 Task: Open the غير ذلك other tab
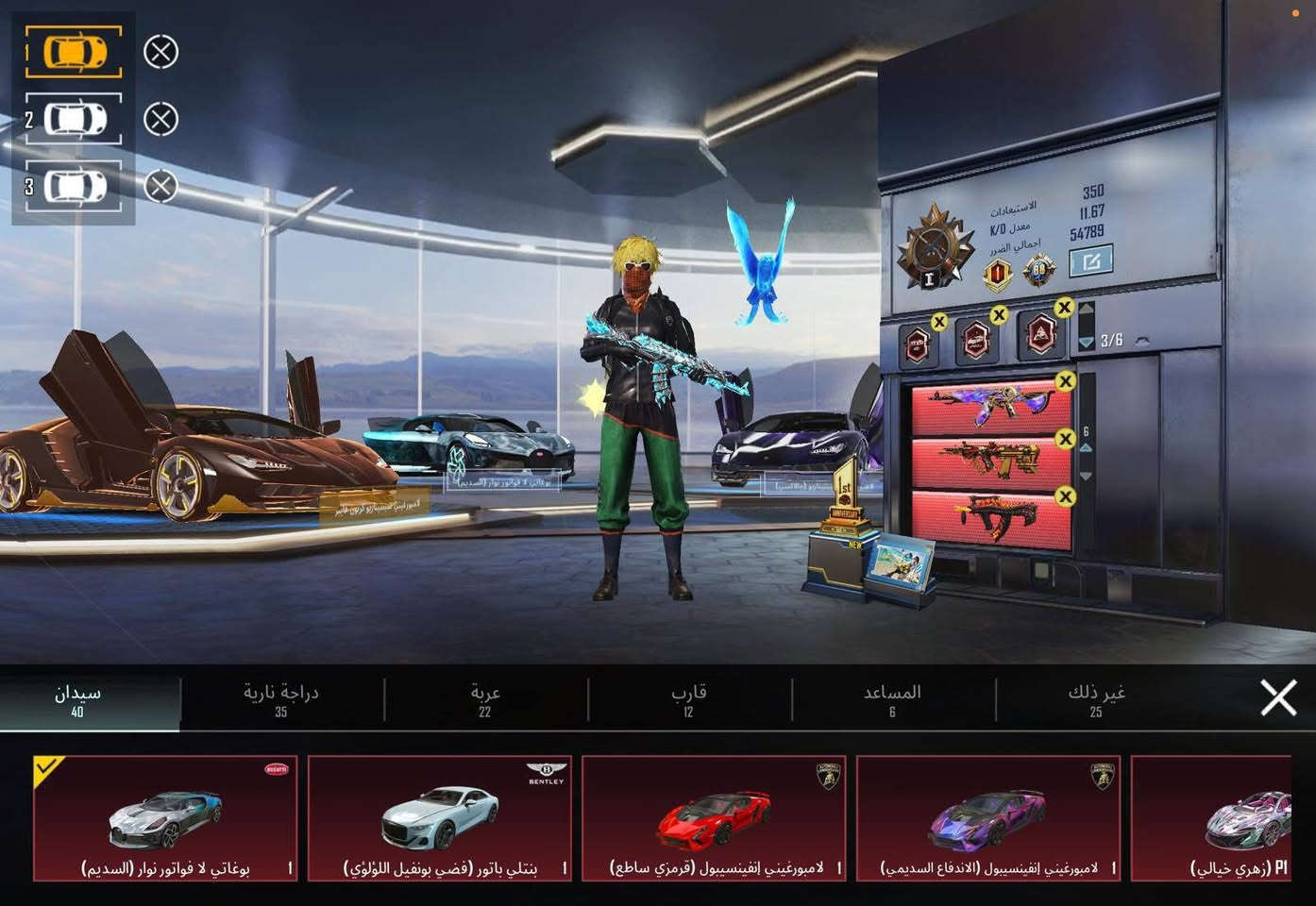(x=1096, y=699)
